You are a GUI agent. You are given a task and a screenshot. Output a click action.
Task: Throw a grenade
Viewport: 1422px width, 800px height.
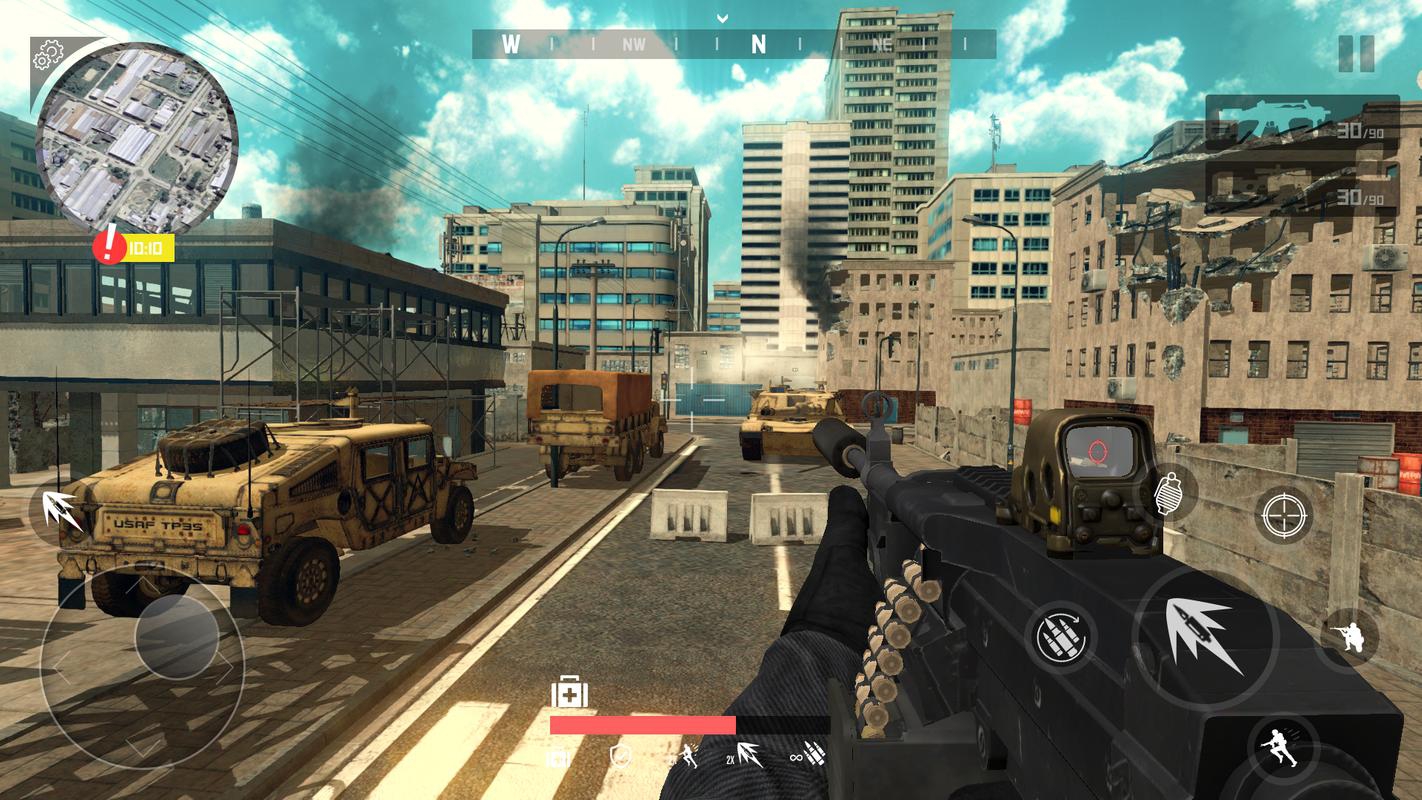pyautogui.click(x=1167, y=492)
